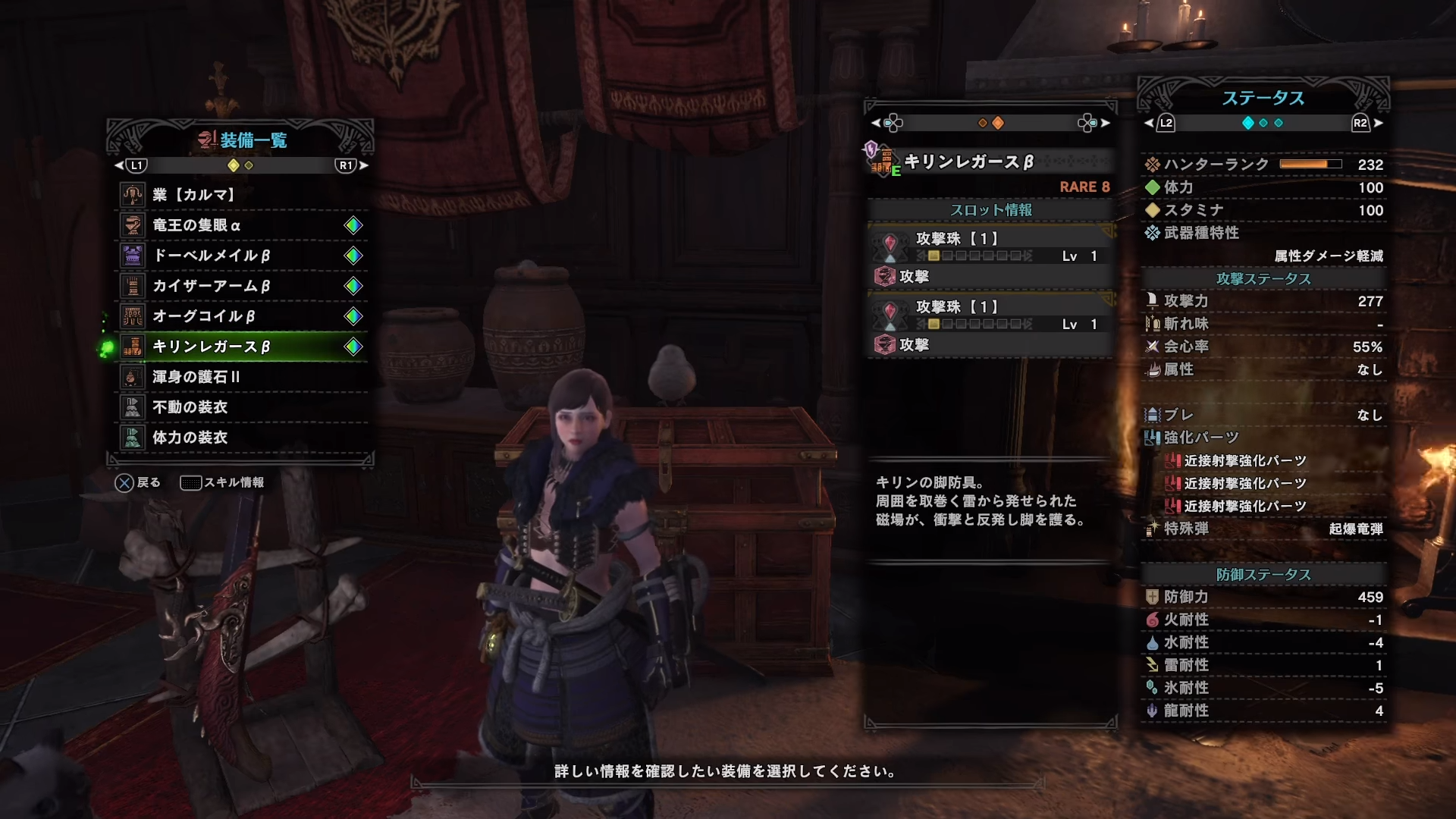This screenshot has width=1456, height=819.
Task: Choose the highlighted キリンレガースβ leg armor
Action: (241, 347)
